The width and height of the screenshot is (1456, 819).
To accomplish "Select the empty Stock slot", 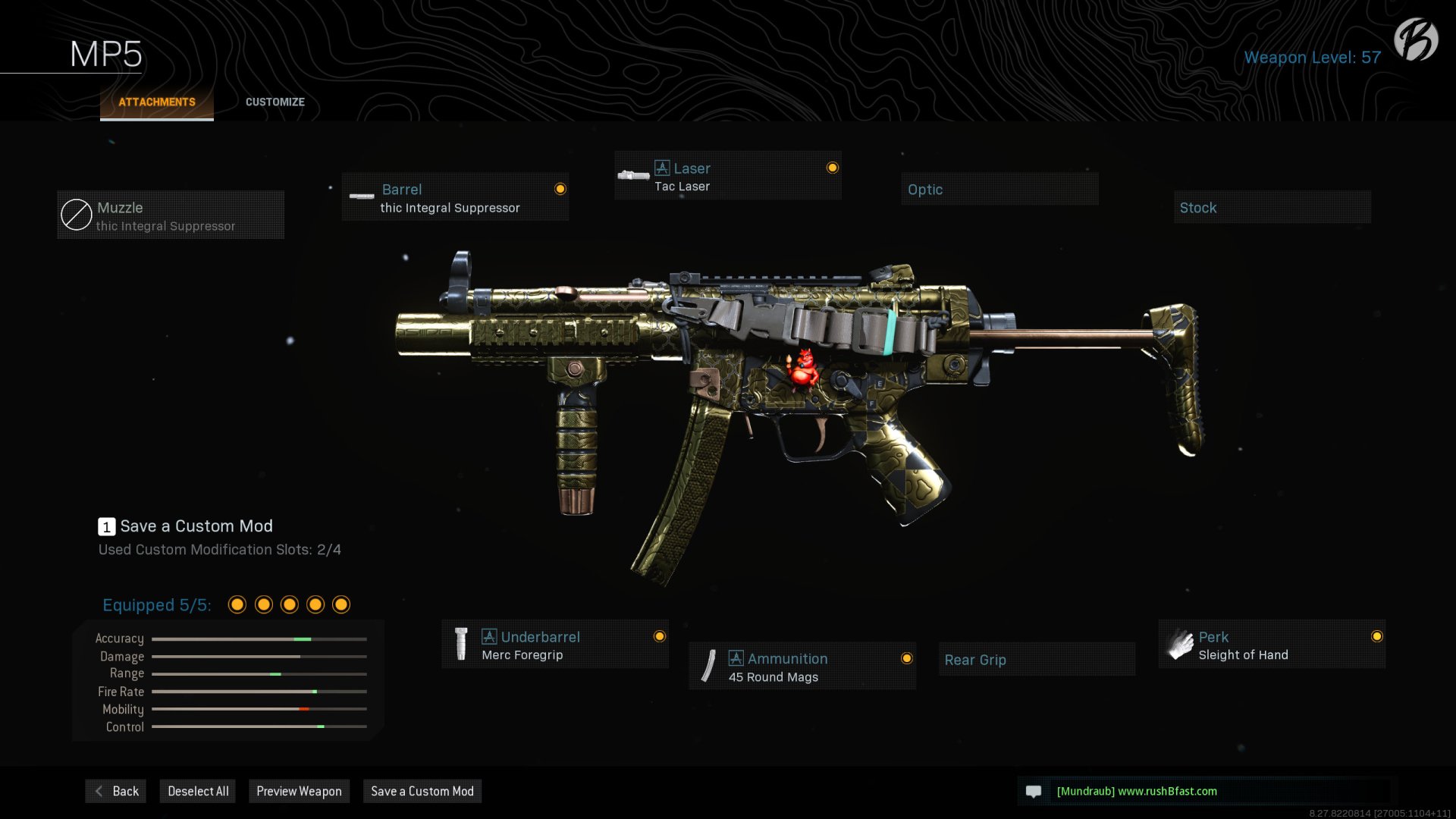I will point(1272,208).
